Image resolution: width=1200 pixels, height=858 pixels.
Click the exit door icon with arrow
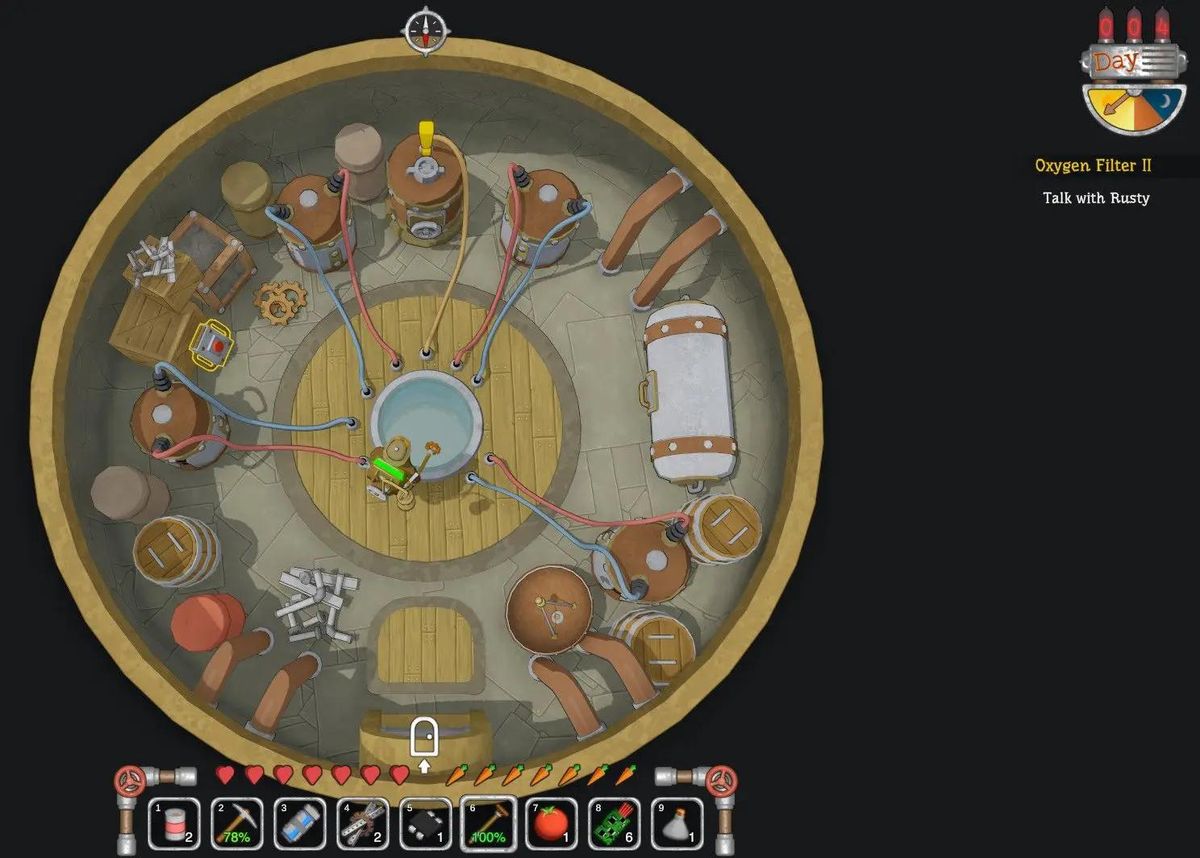[425, 745]
